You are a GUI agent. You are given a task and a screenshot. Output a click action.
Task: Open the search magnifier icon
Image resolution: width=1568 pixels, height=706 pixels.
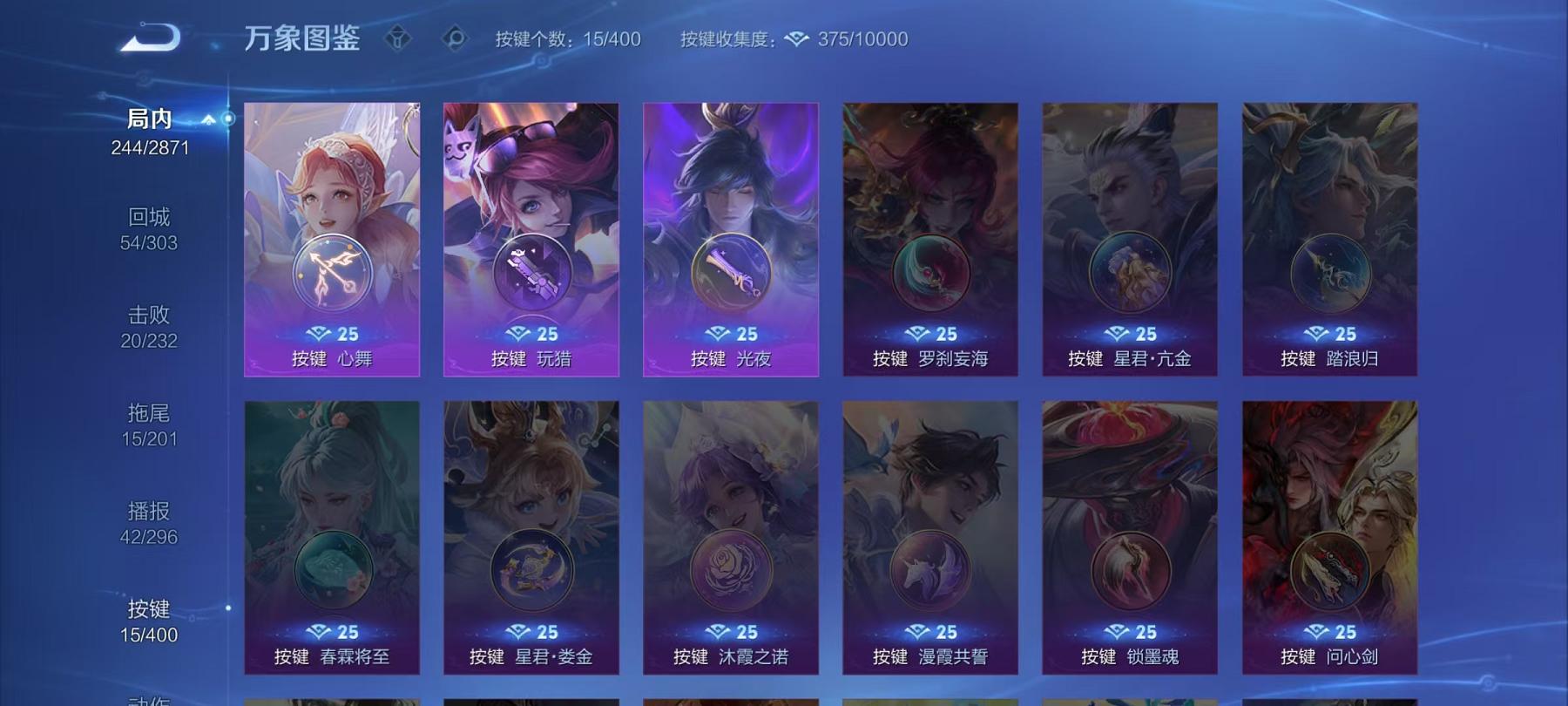[x=456, y=37]
